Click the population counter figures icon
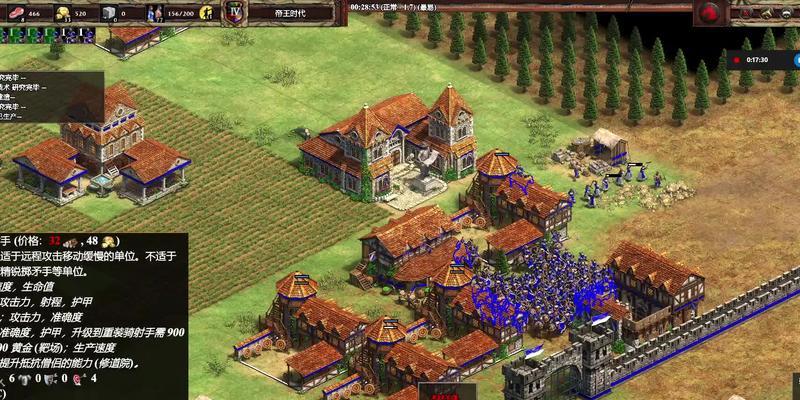The image size is (800, 400). click(x=156, y=14)
